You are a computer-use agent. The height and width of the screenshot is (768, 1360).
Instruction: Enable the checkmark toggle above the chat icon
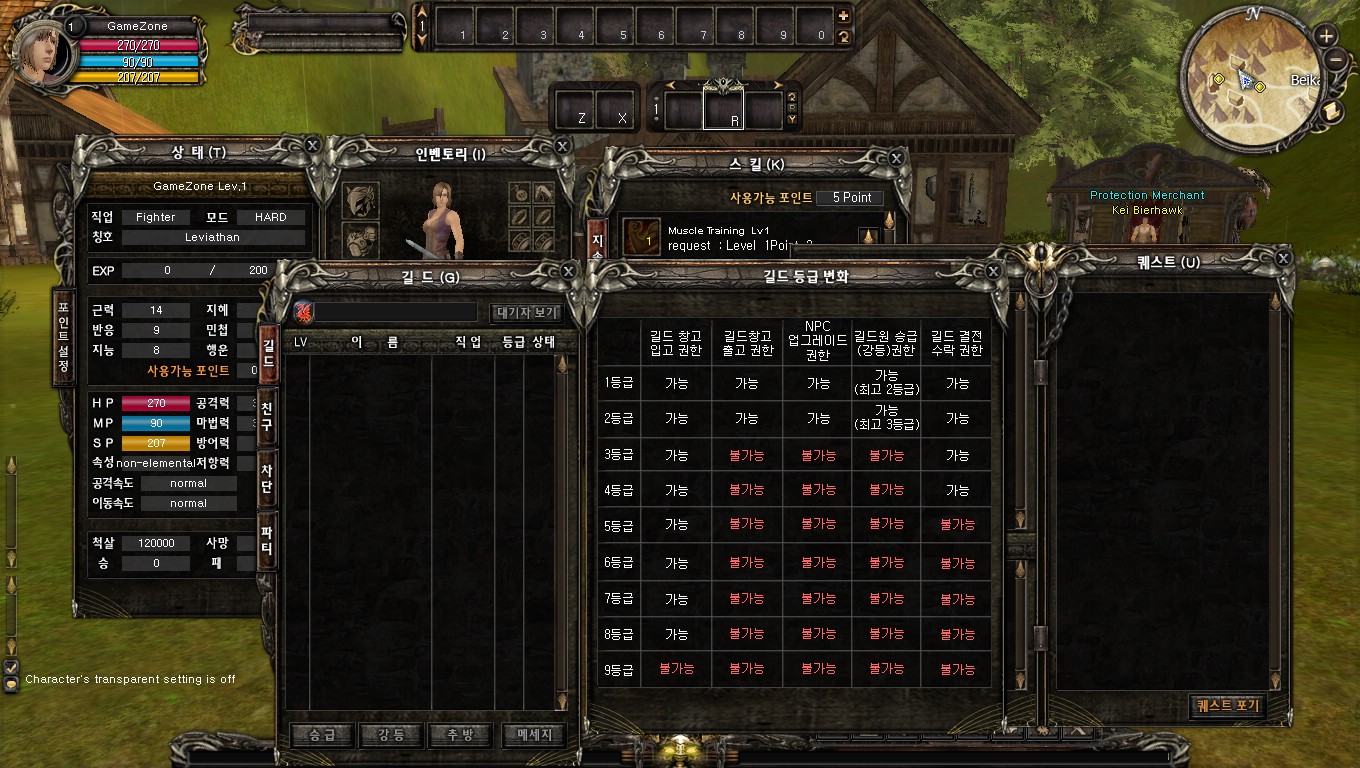pos(10,668)
